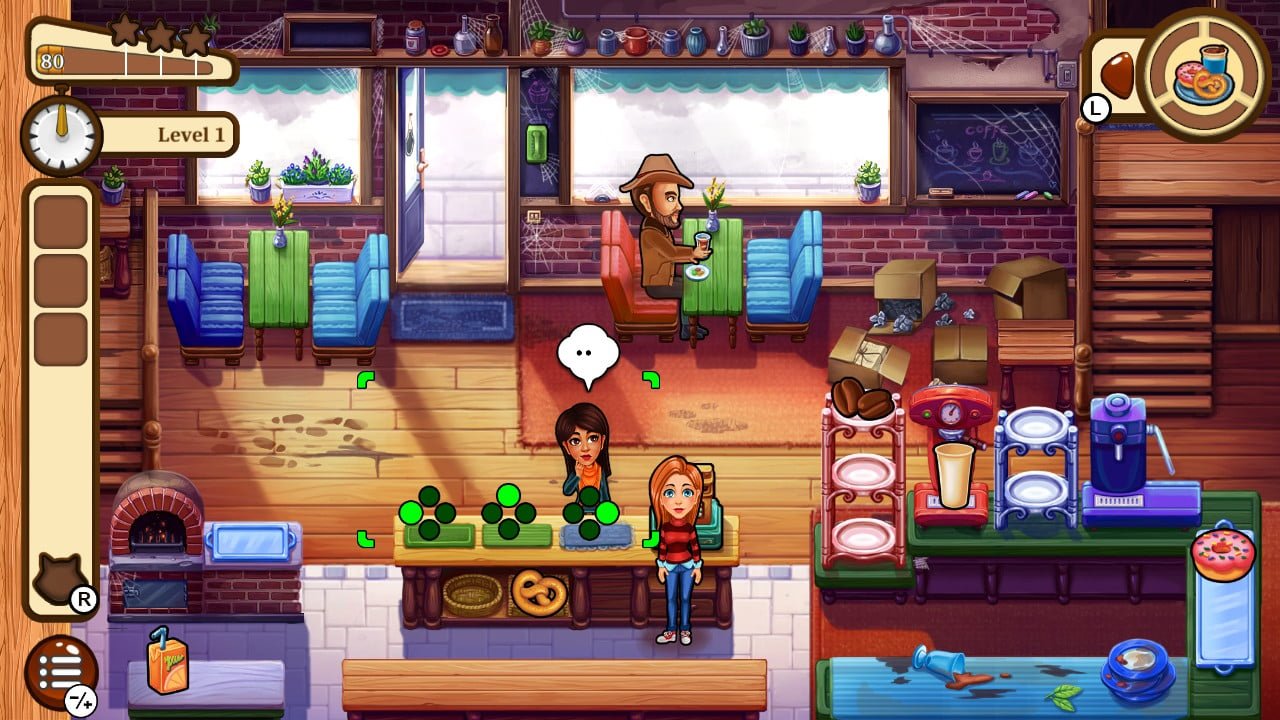
Task: Select the highlighted customer at the counter
Action: (583, 450)
